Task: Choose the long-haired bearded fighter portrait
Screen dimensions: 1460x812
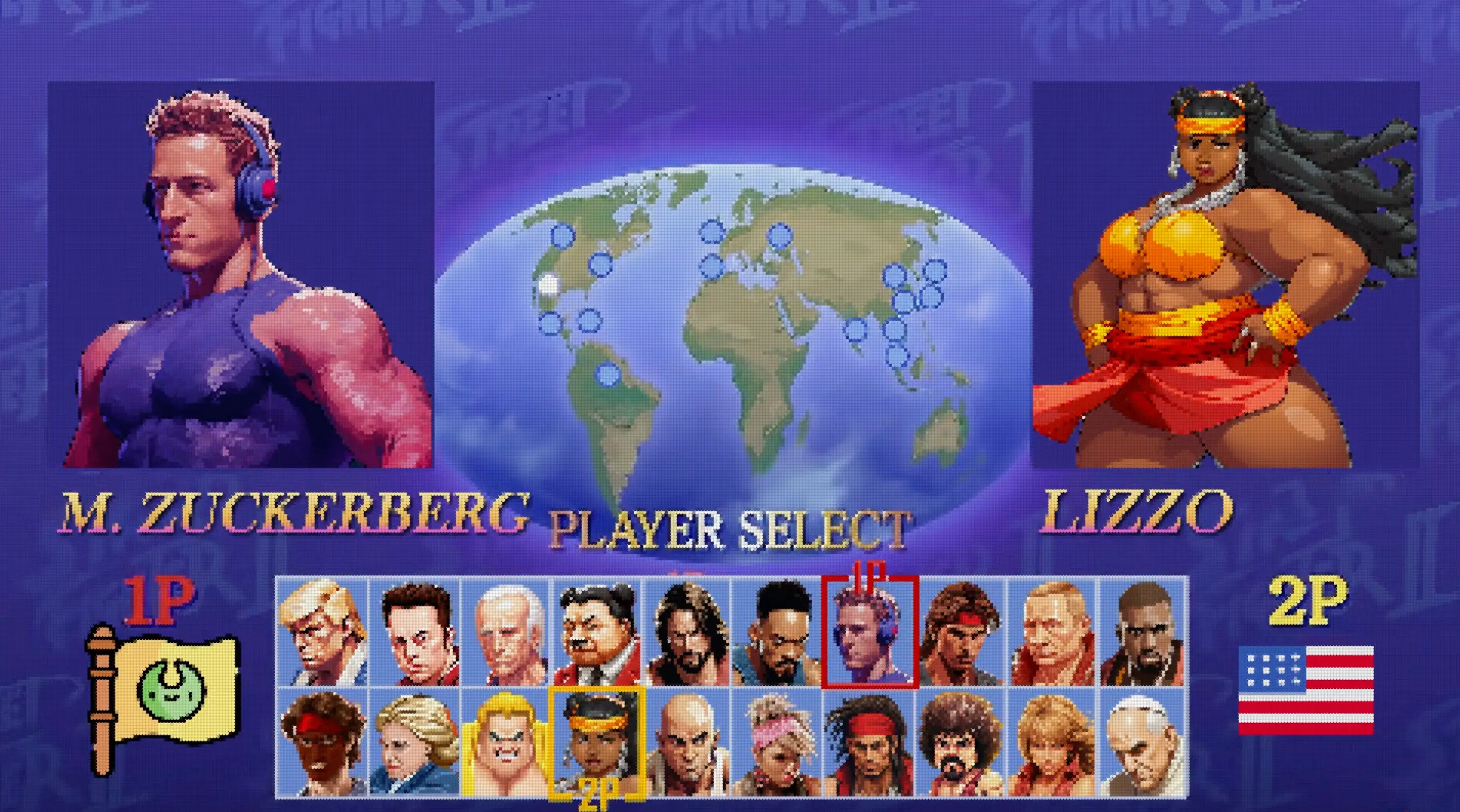Action: coord(687,632)
